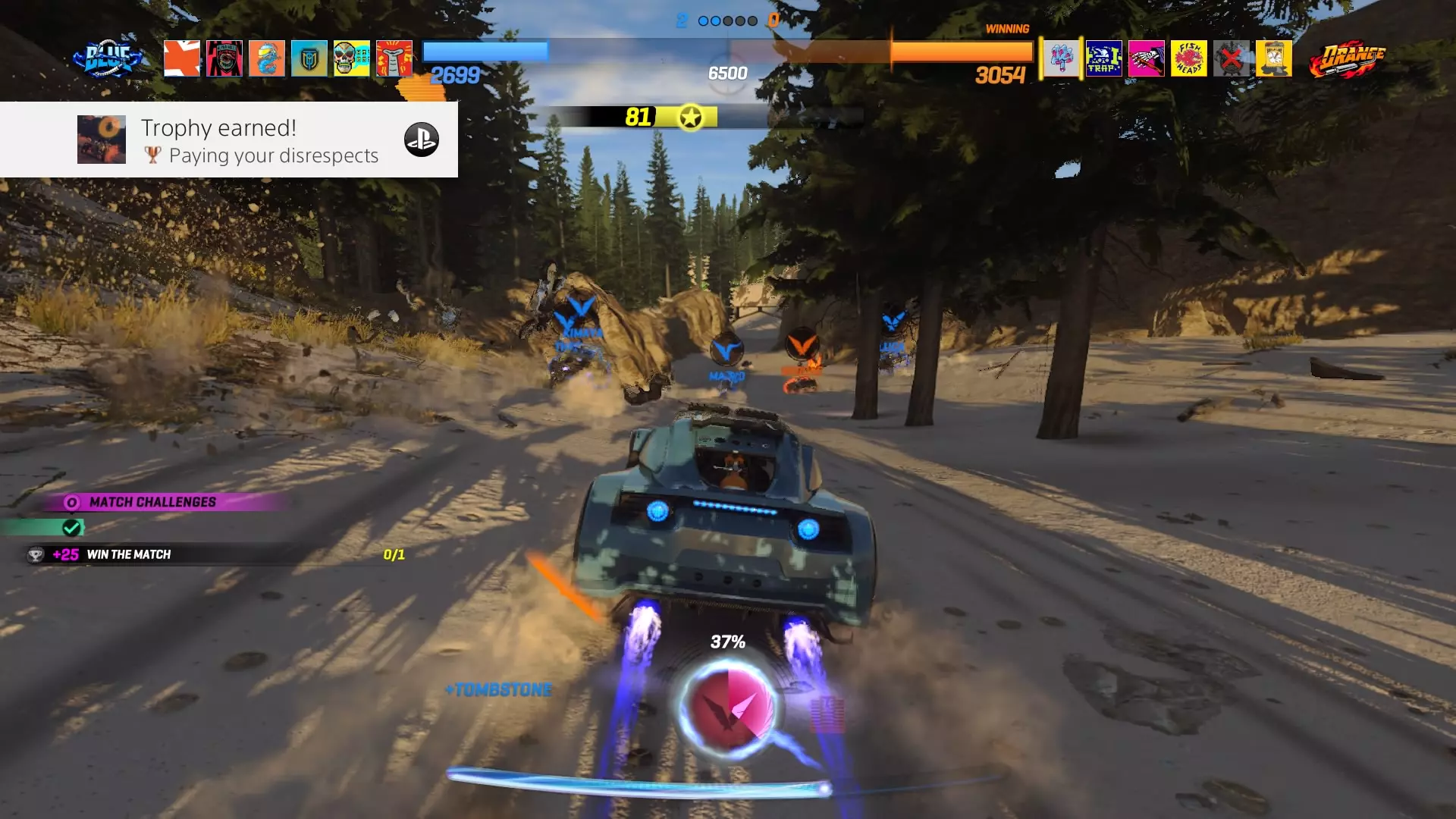
Task: Click the orange Union Jack player avatar
Action: coord(182,58)
